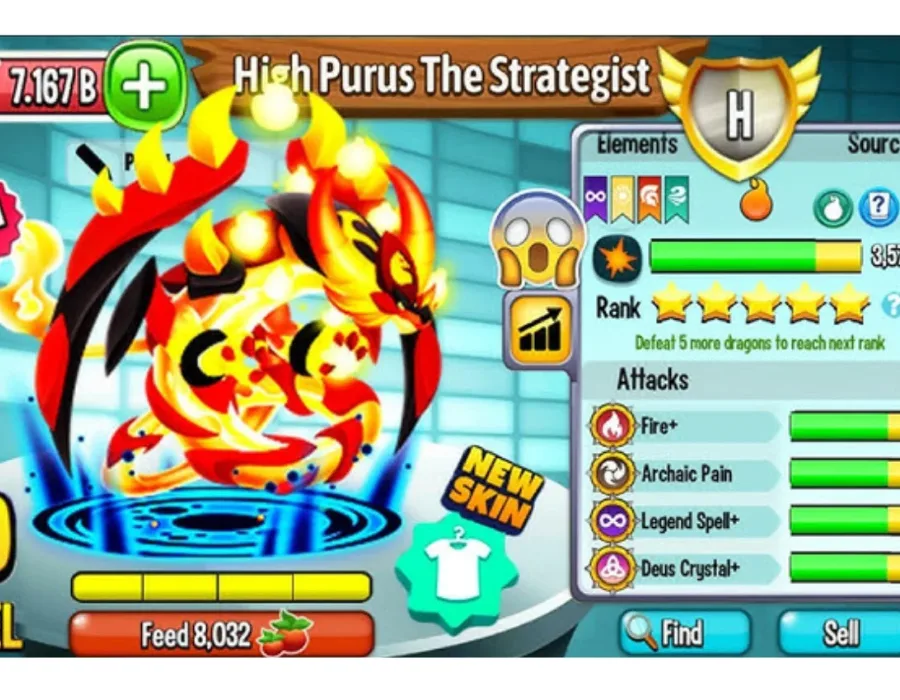Viewport: 900px width, 700px height.
Task: Sell this dragon
Action: click(x=840, y=633)
